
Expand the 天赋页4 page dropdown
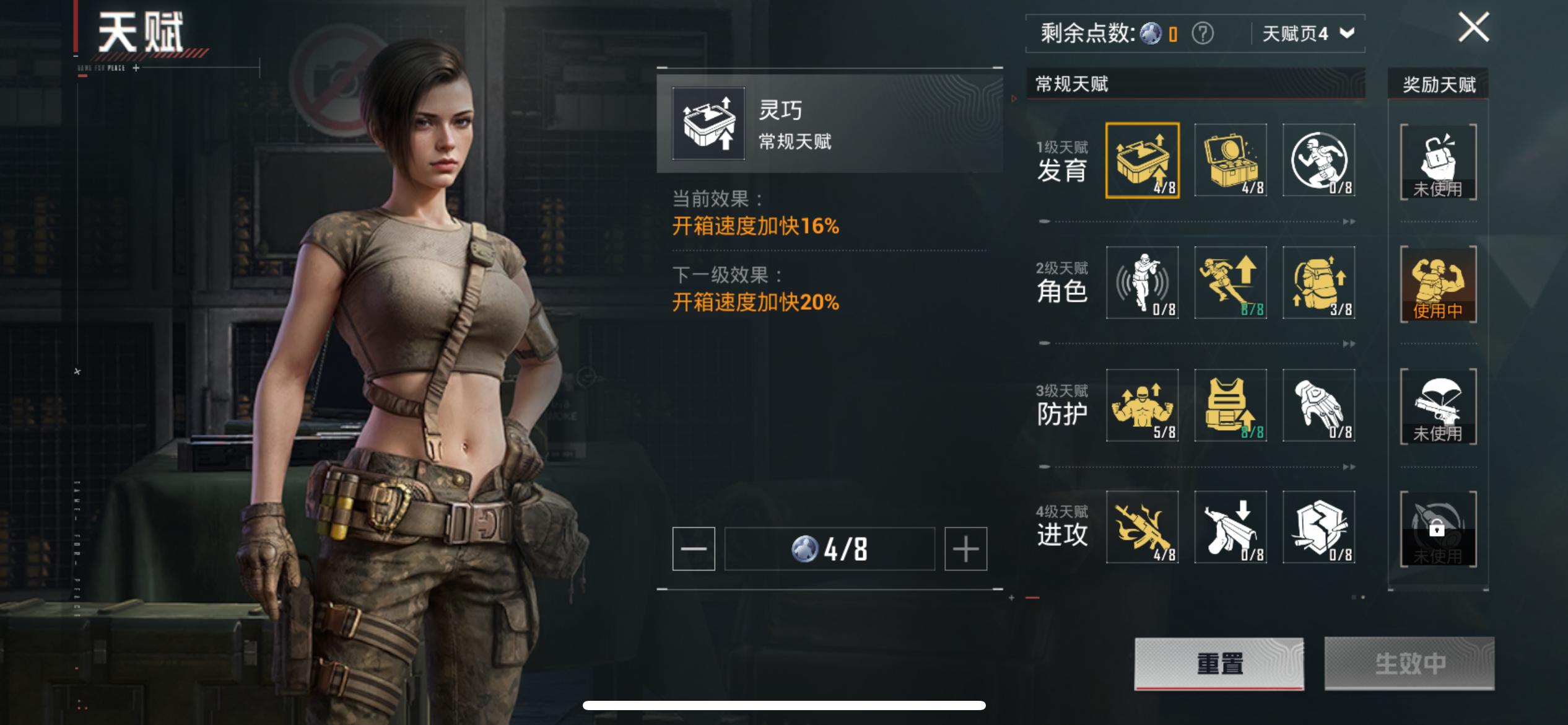pos(1307,34)
